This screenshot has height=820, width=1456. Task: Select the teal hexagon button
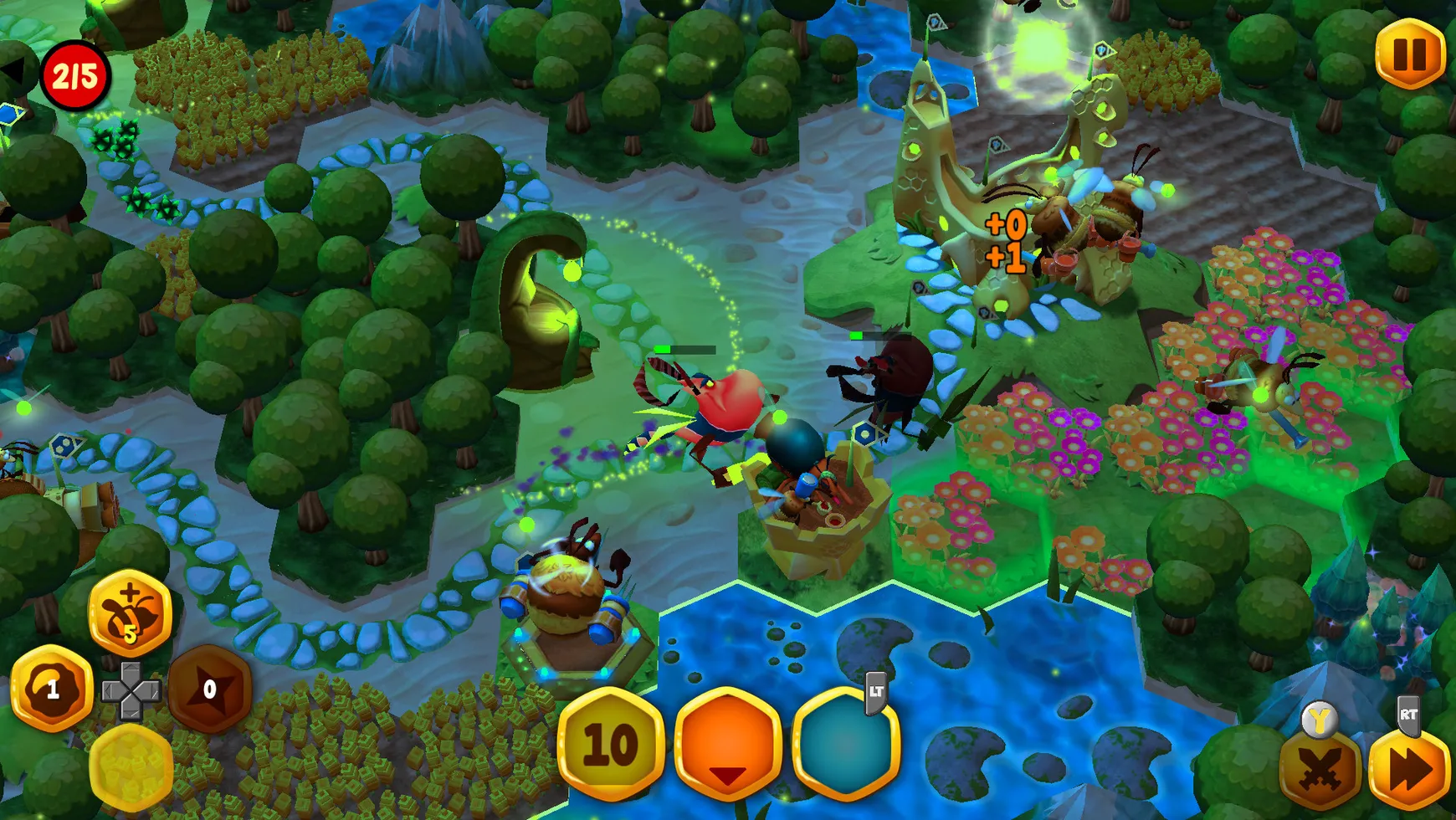click(845, 744)
